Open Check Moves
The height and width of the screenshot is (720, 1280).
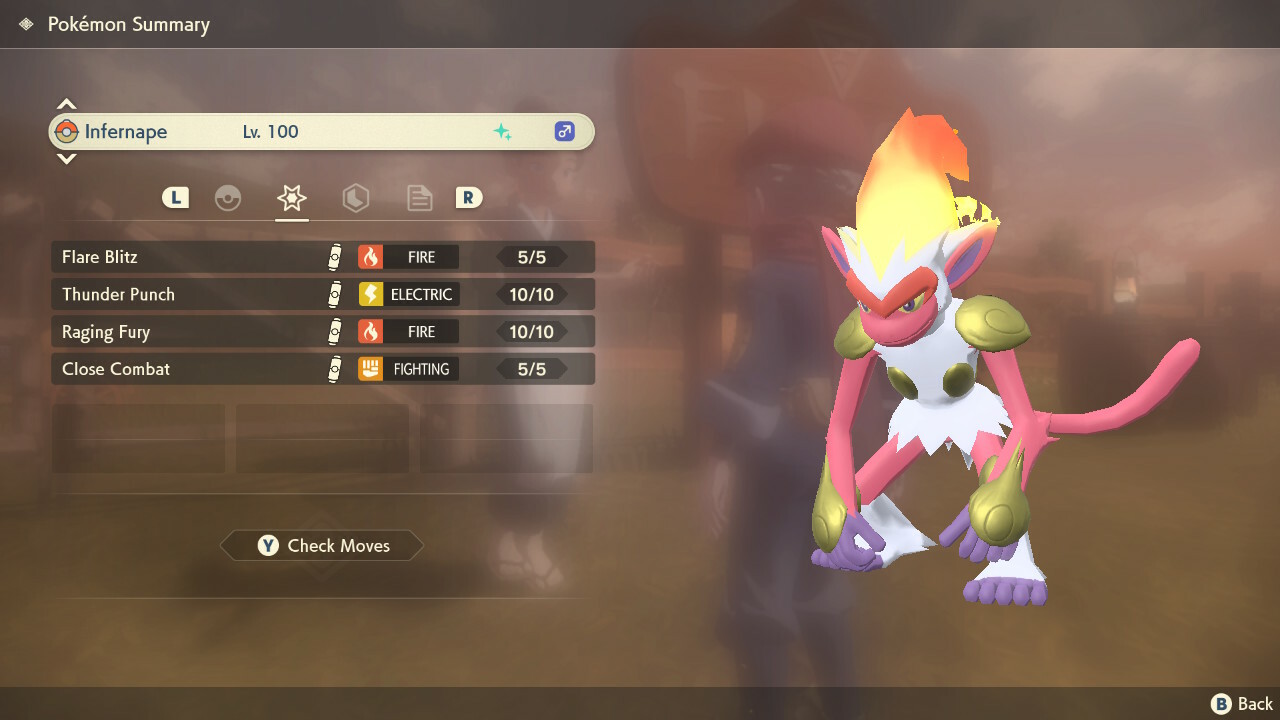[322, 546]
